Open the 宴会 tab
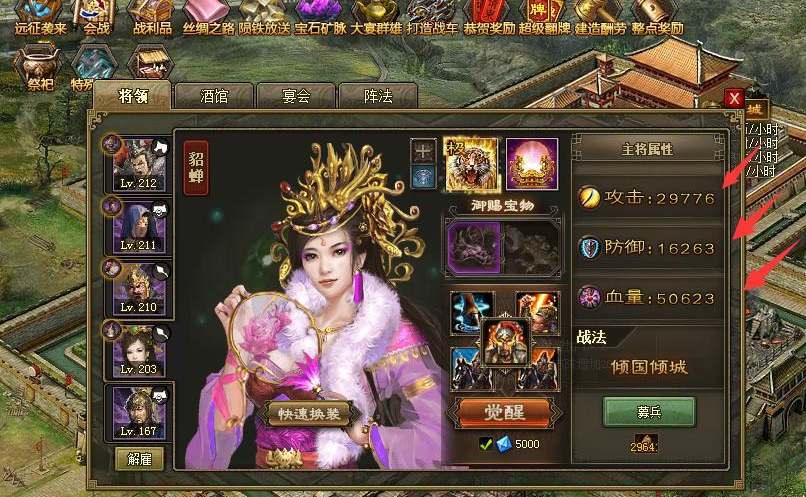The image size is (806, 497). [296, 96]
